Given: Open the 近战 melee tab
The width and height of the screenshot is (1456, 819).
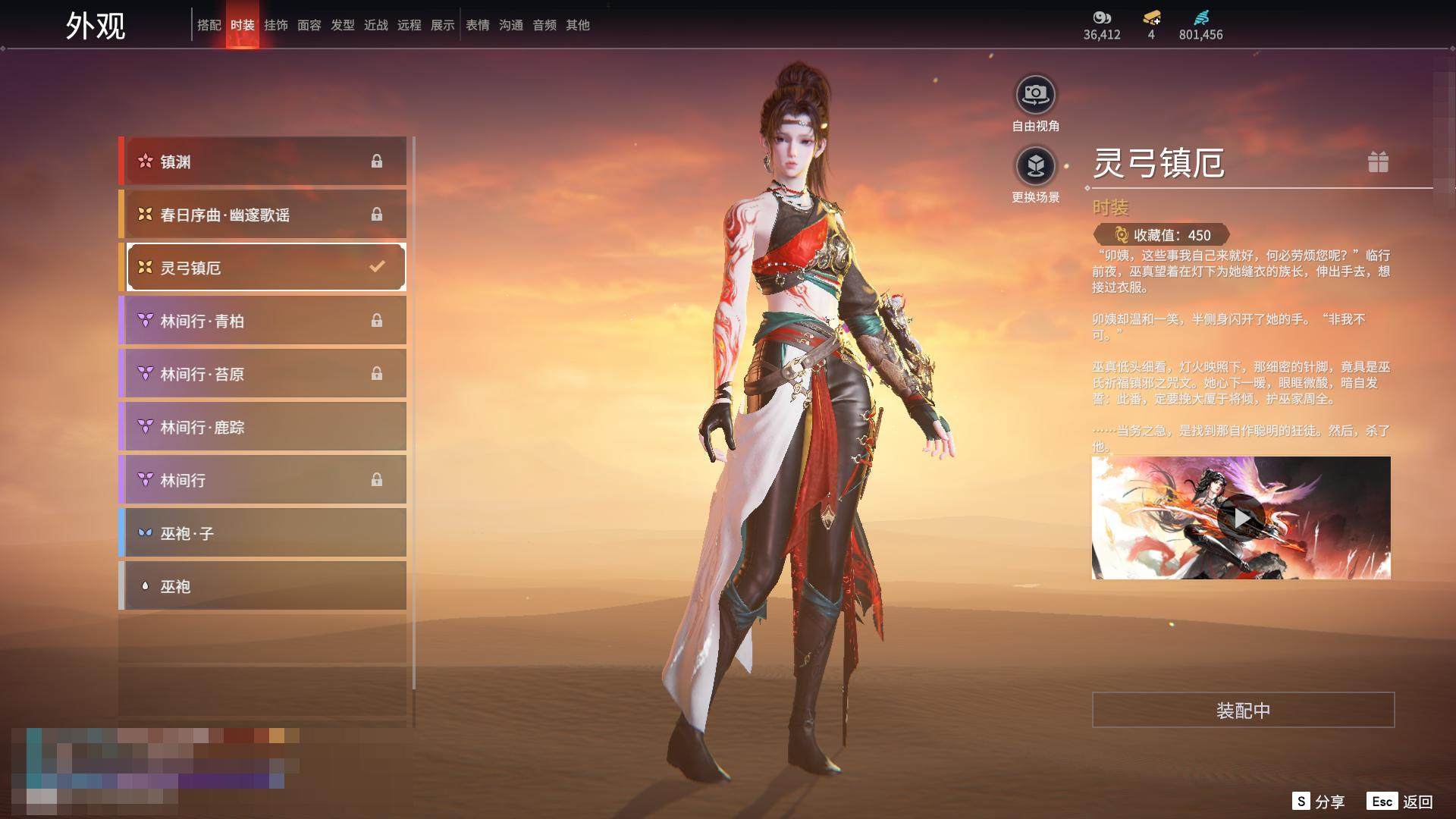Looking at the screenshot, I should coord(375,25).
